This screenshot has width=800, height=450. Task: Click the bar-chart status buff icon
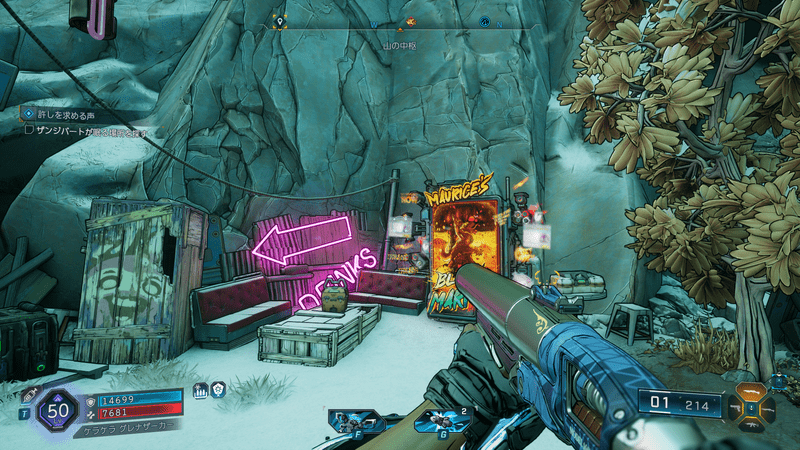[x=201, y=391]
